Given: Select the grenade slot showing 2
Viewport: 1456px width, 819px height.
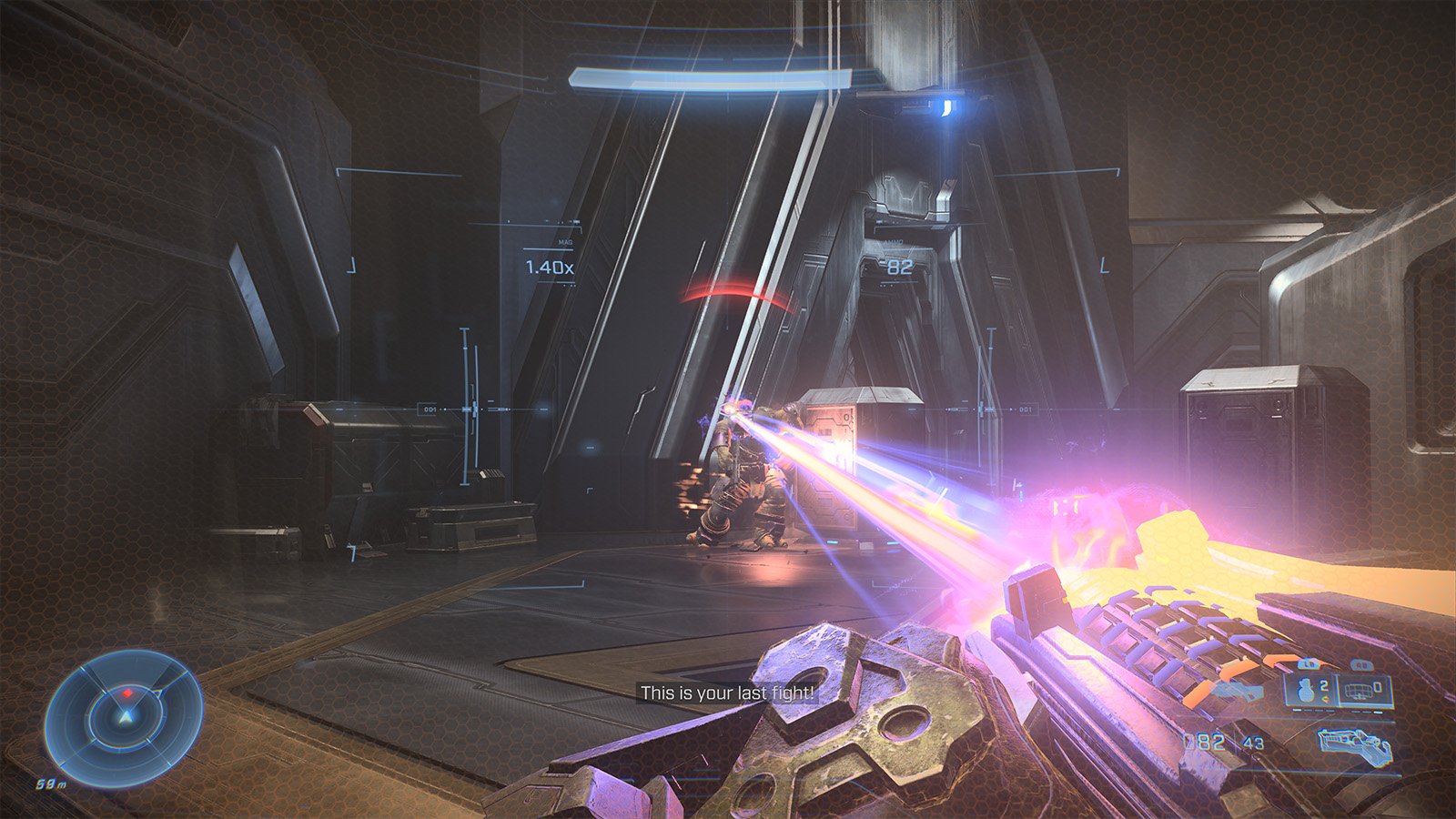Looking at the screenshot, I should tap(1311, 689).
